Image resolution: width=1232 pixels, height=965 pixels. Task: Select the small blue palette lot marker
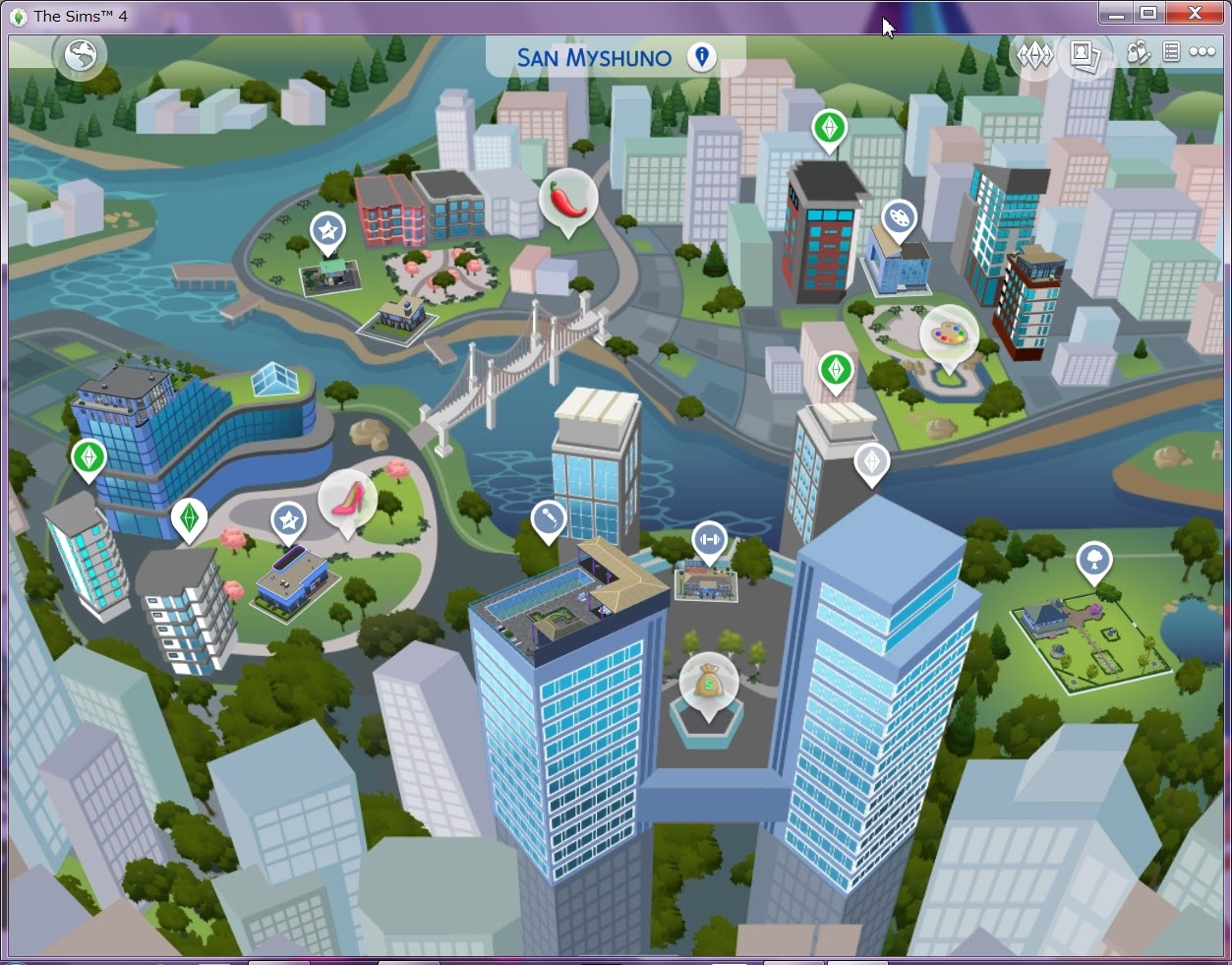click(x=898, y=218)
